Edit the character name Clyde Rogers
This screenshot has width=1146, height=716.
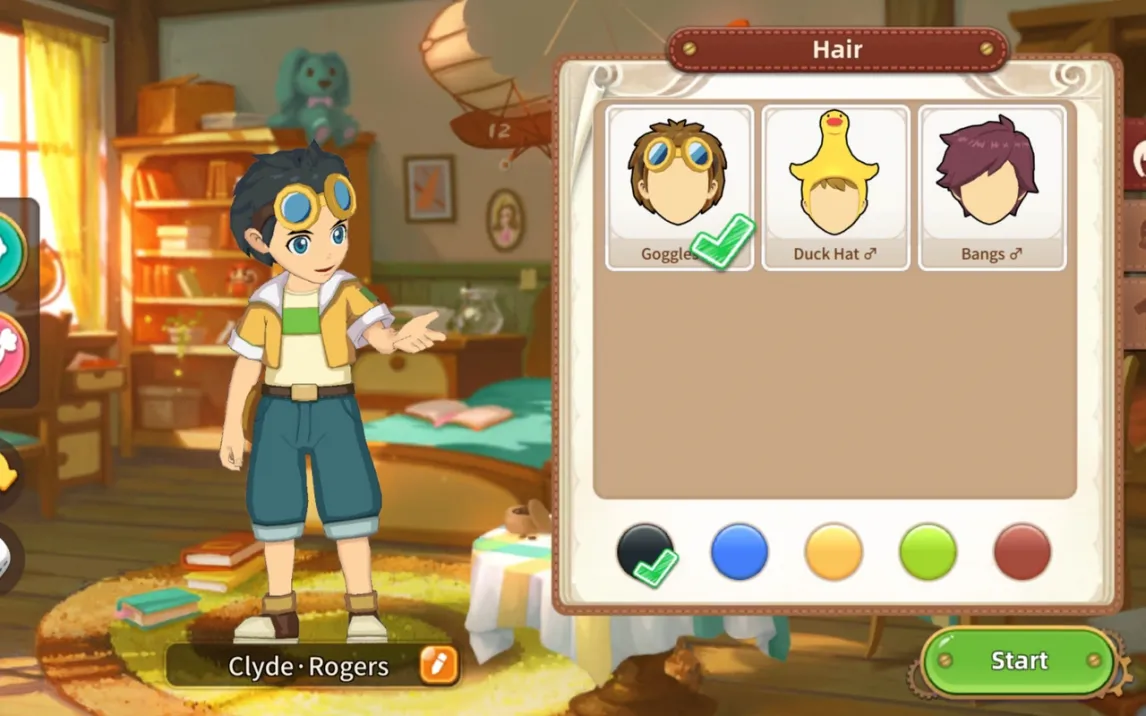click(x=438, y=665)
